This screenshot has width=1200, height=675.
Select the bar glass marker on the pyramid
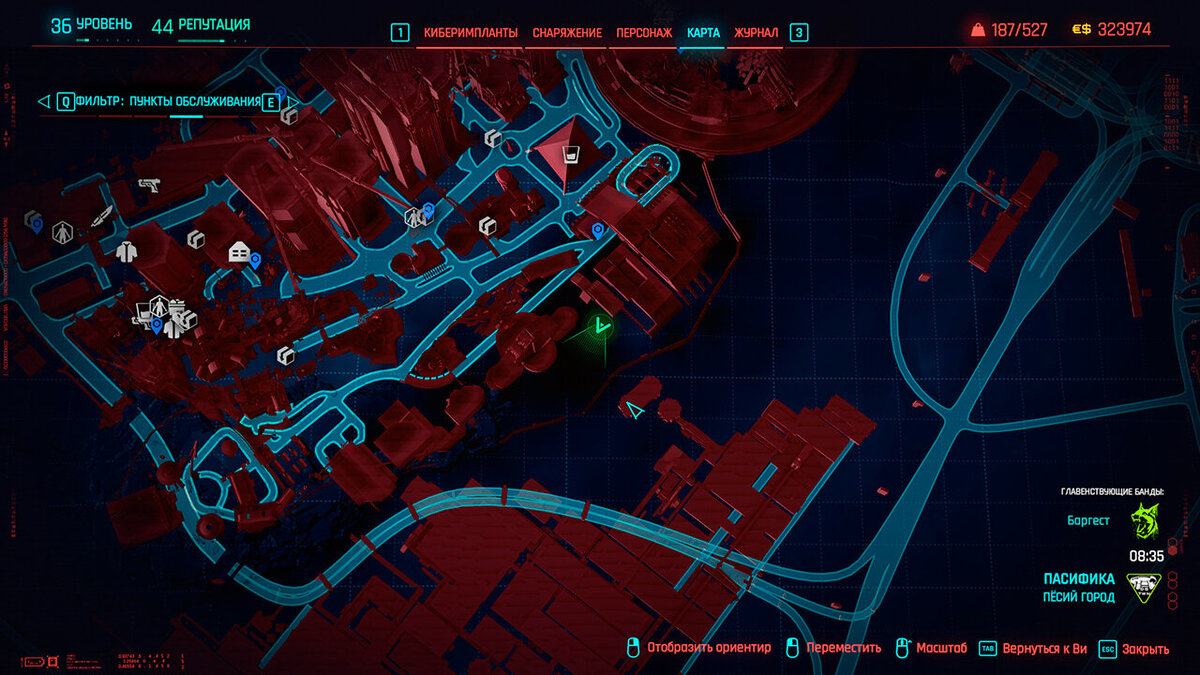[x=570, y=155]
